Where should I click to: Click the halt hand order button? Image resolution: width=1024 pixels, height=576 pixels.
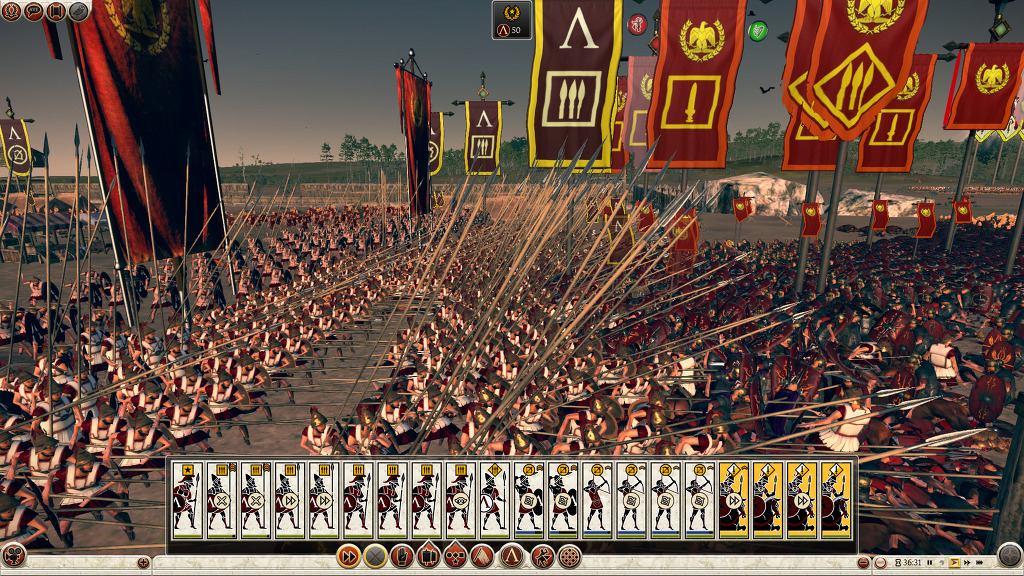coord(402,556)
